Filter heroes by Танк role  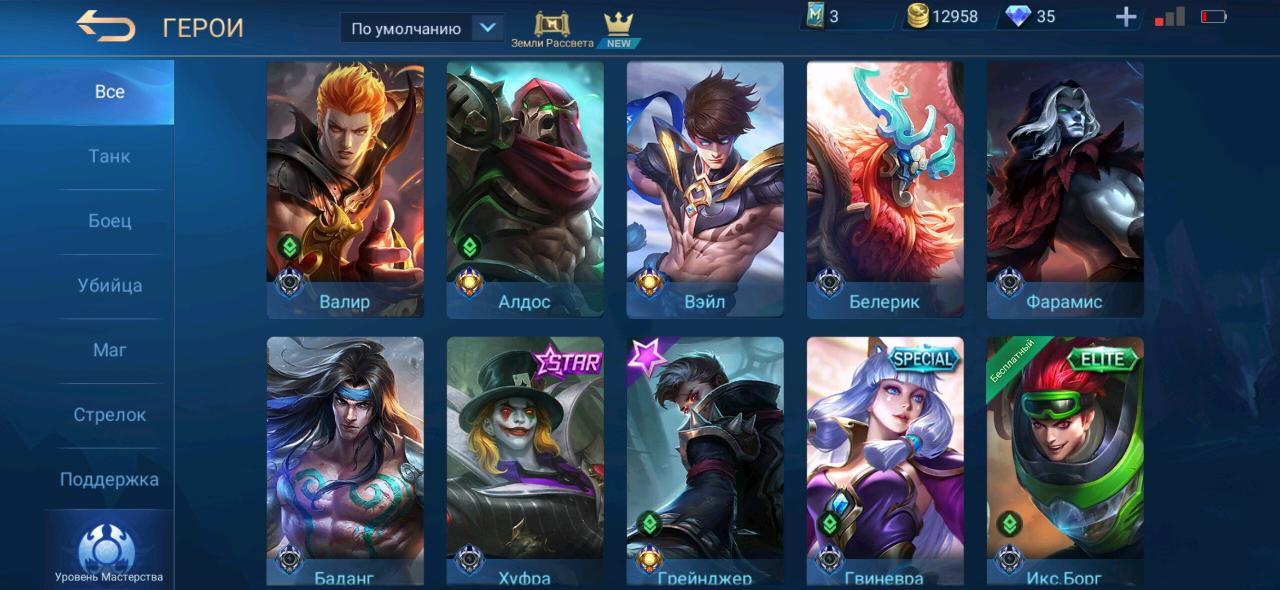point(109,157)
